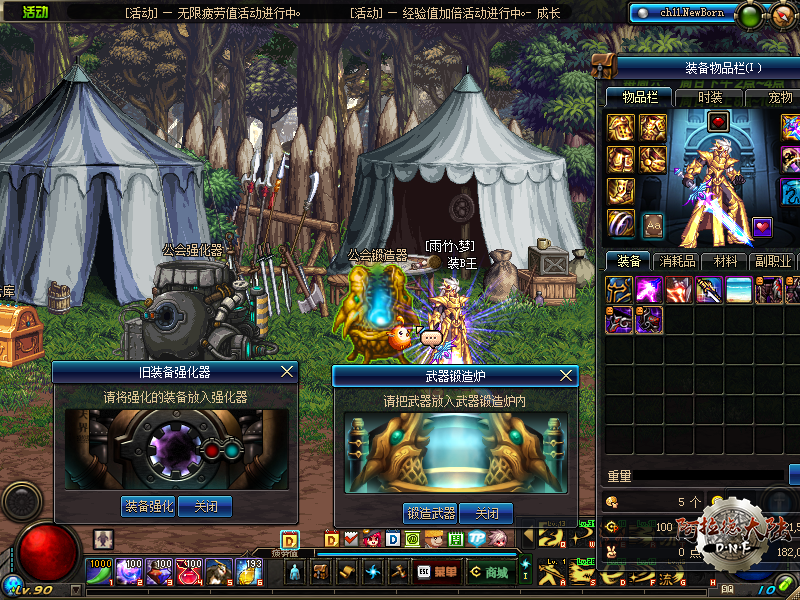800x600 pixels.
Task: Click 关闭 in the weapon forge window
Action: coord(487,514)
